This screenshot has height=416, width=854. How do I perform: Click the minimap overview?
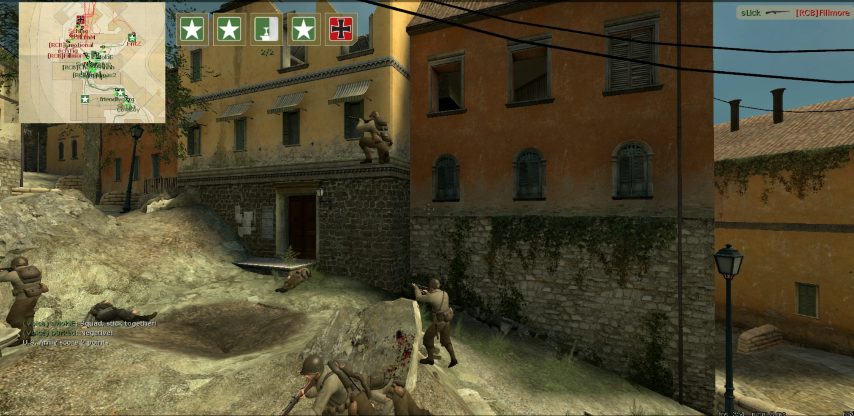(x=92, y=62)
